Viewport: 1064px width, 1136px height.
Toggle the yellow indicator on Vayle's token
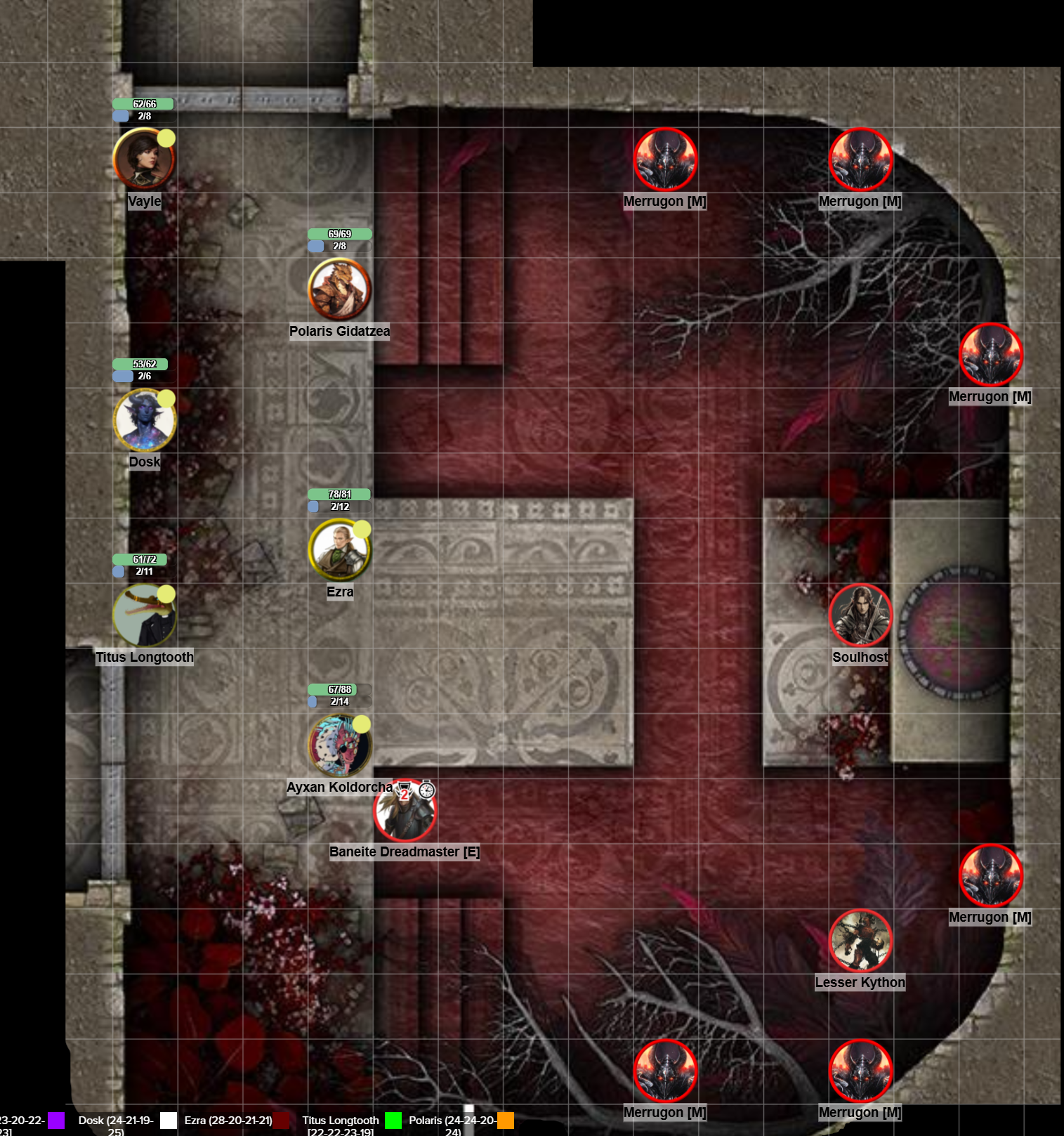tap(165, 136)
